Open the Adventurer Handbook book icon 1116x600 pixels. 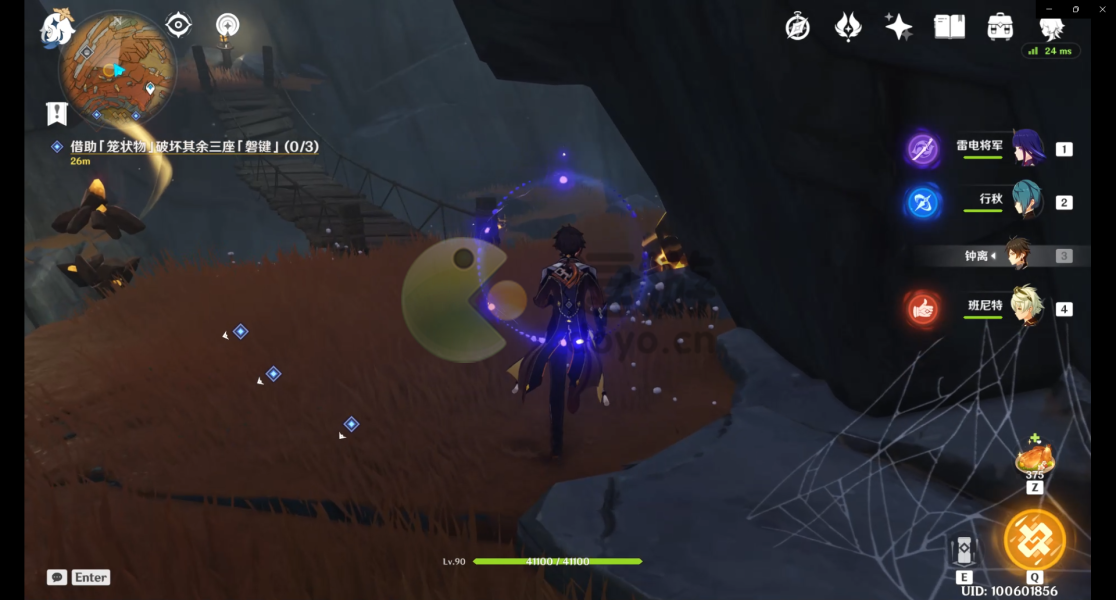pos(949,27)
